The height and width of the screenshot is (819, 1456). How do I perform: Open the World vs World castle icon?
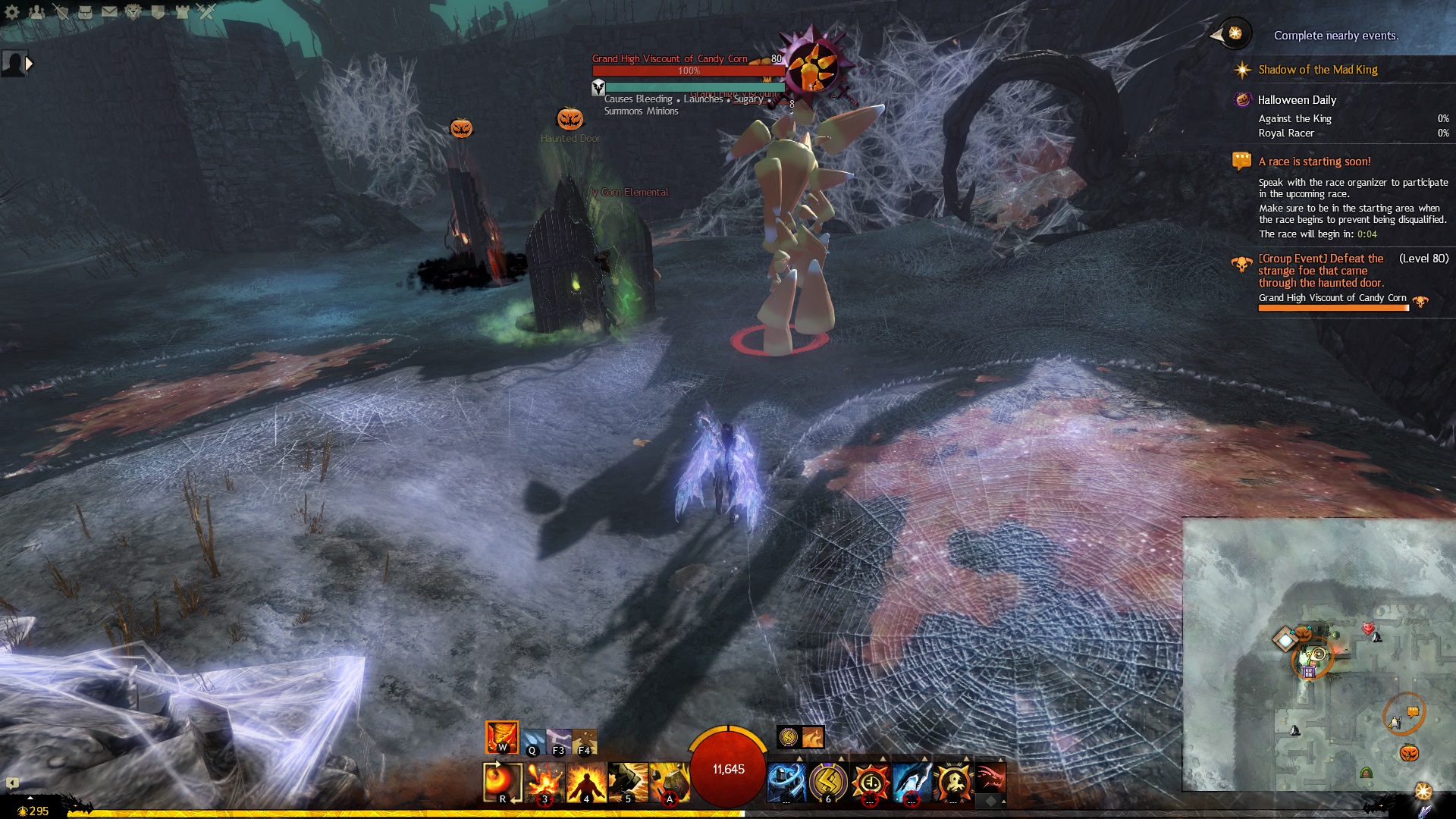click(182, 11)
